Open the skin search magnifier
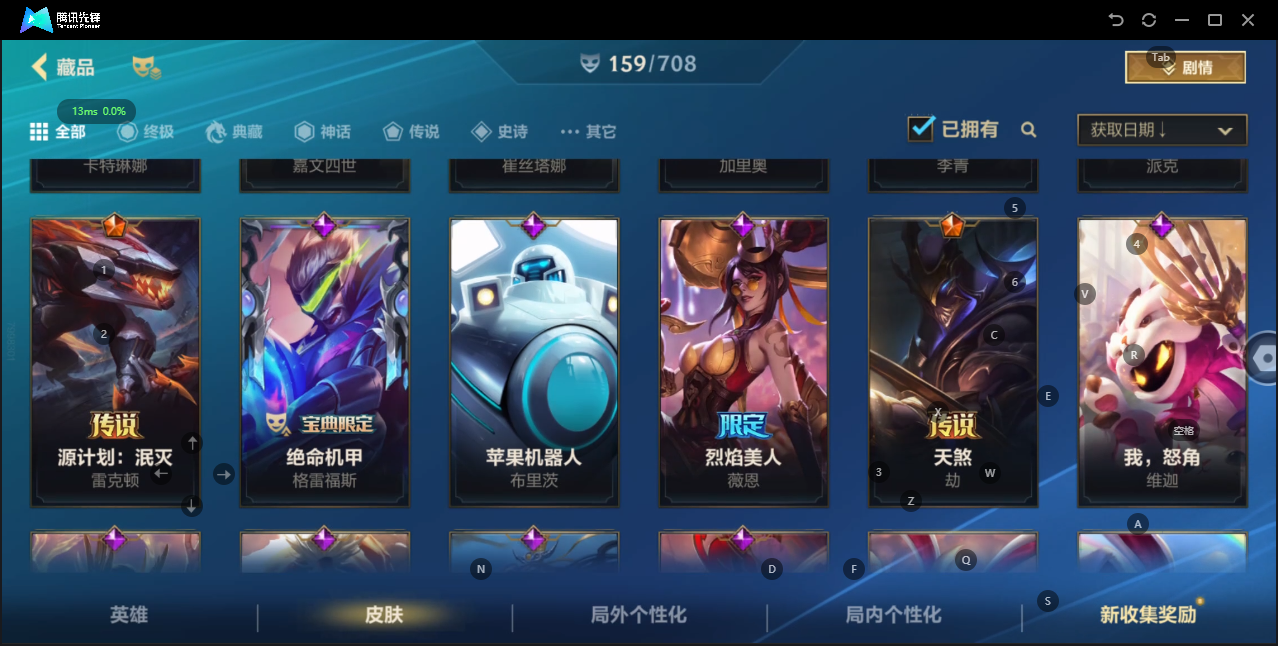The image size is (1278, 646). click(x=1028, y=130)
